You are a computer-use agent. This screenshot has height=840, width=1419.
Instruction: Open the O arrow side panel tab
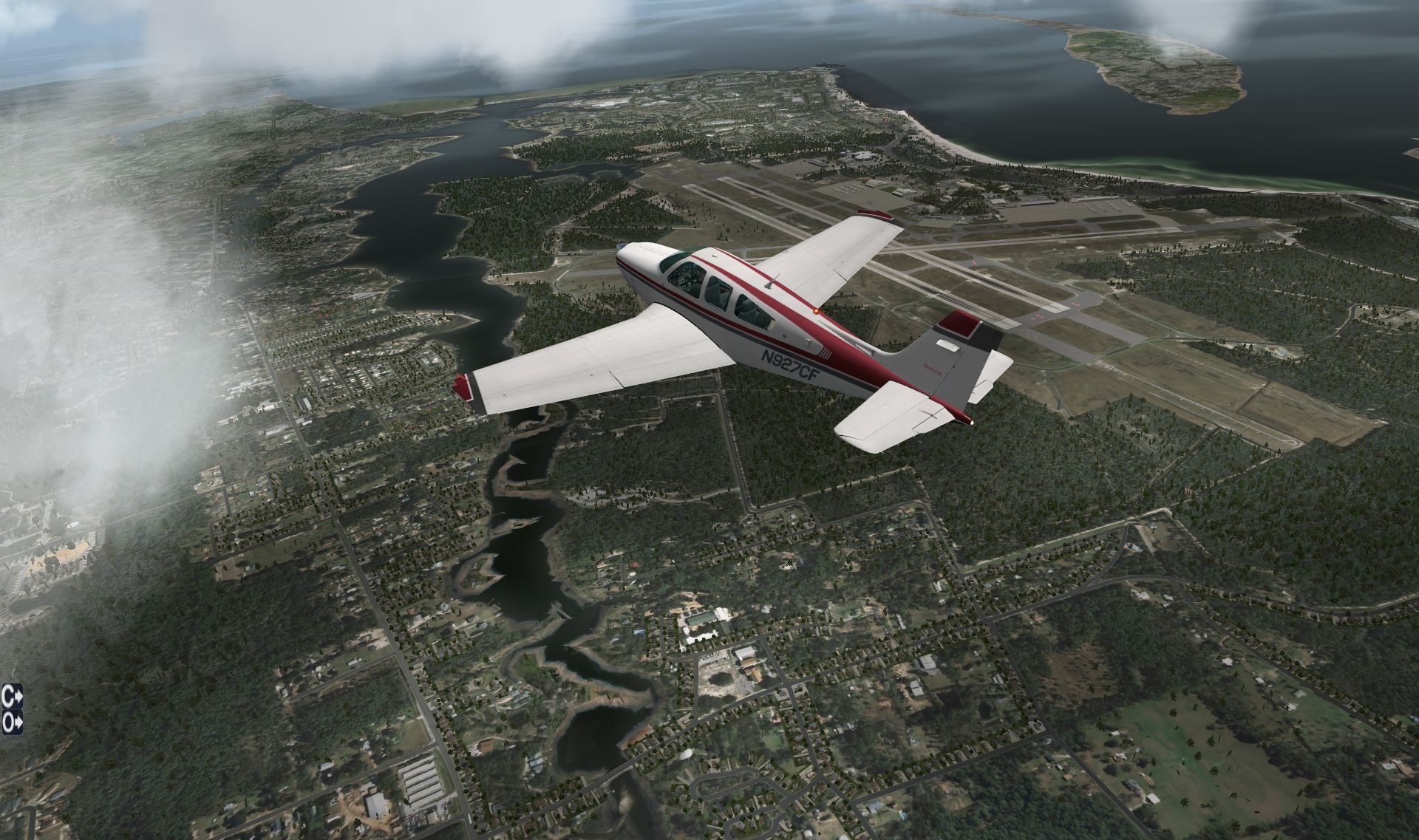click(x=12, y=721)
